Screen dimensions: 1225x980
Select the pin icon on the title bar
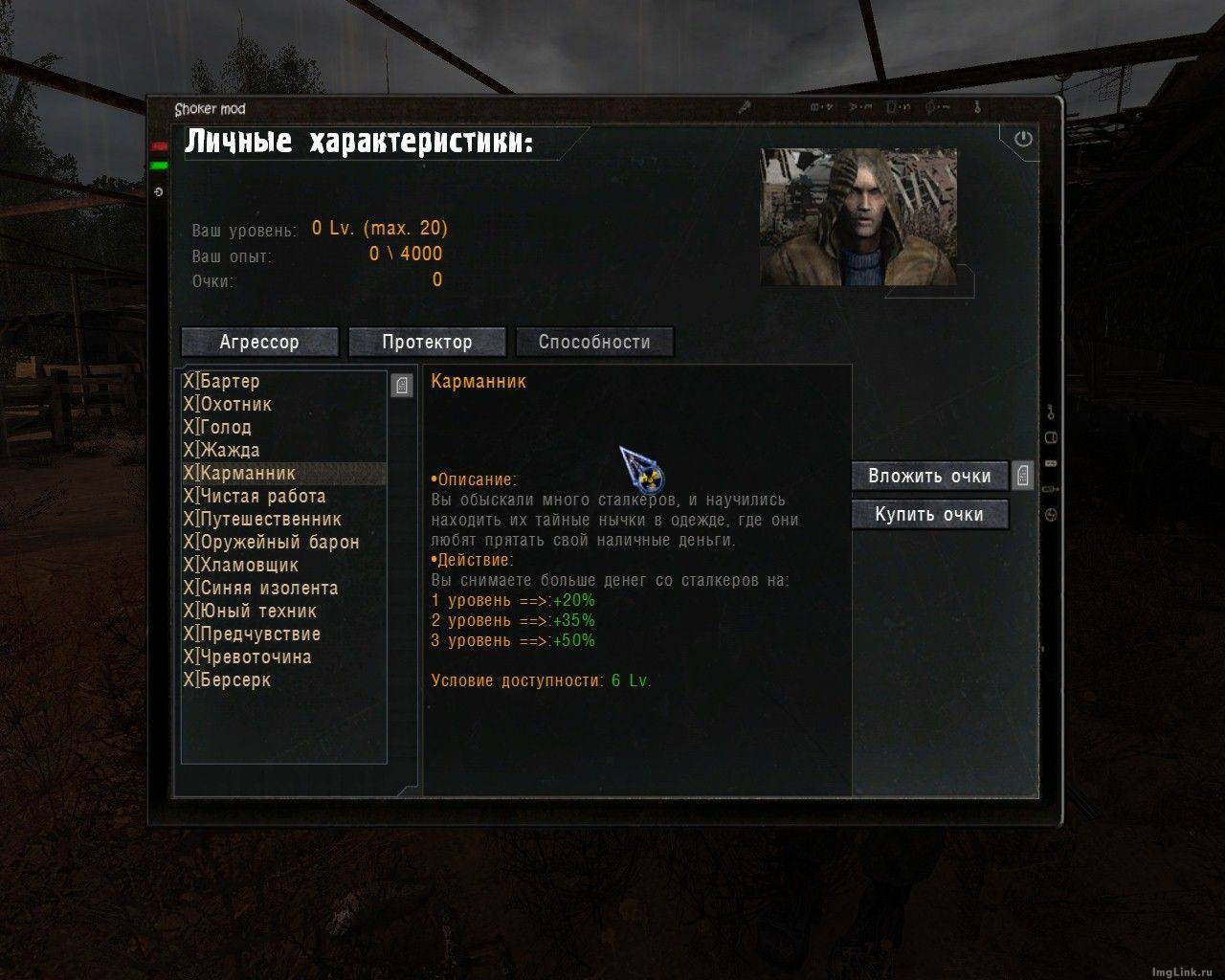[x=744, y=107]
